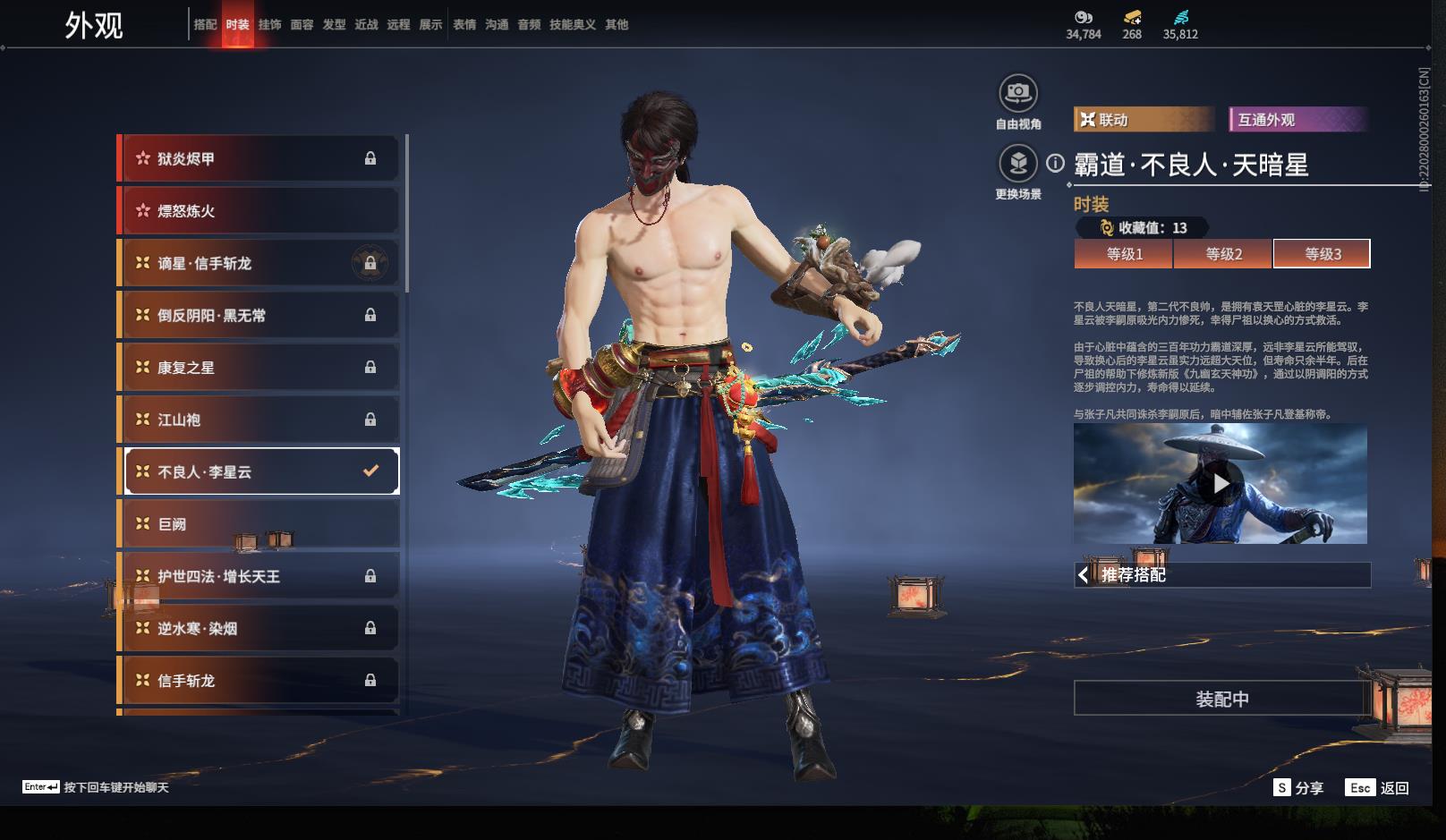The width and height of the screenshot is (1446, 840).
Task: Expand the 推荐搭配 recommended sets panel
Action: click(x=1222, y=575)
